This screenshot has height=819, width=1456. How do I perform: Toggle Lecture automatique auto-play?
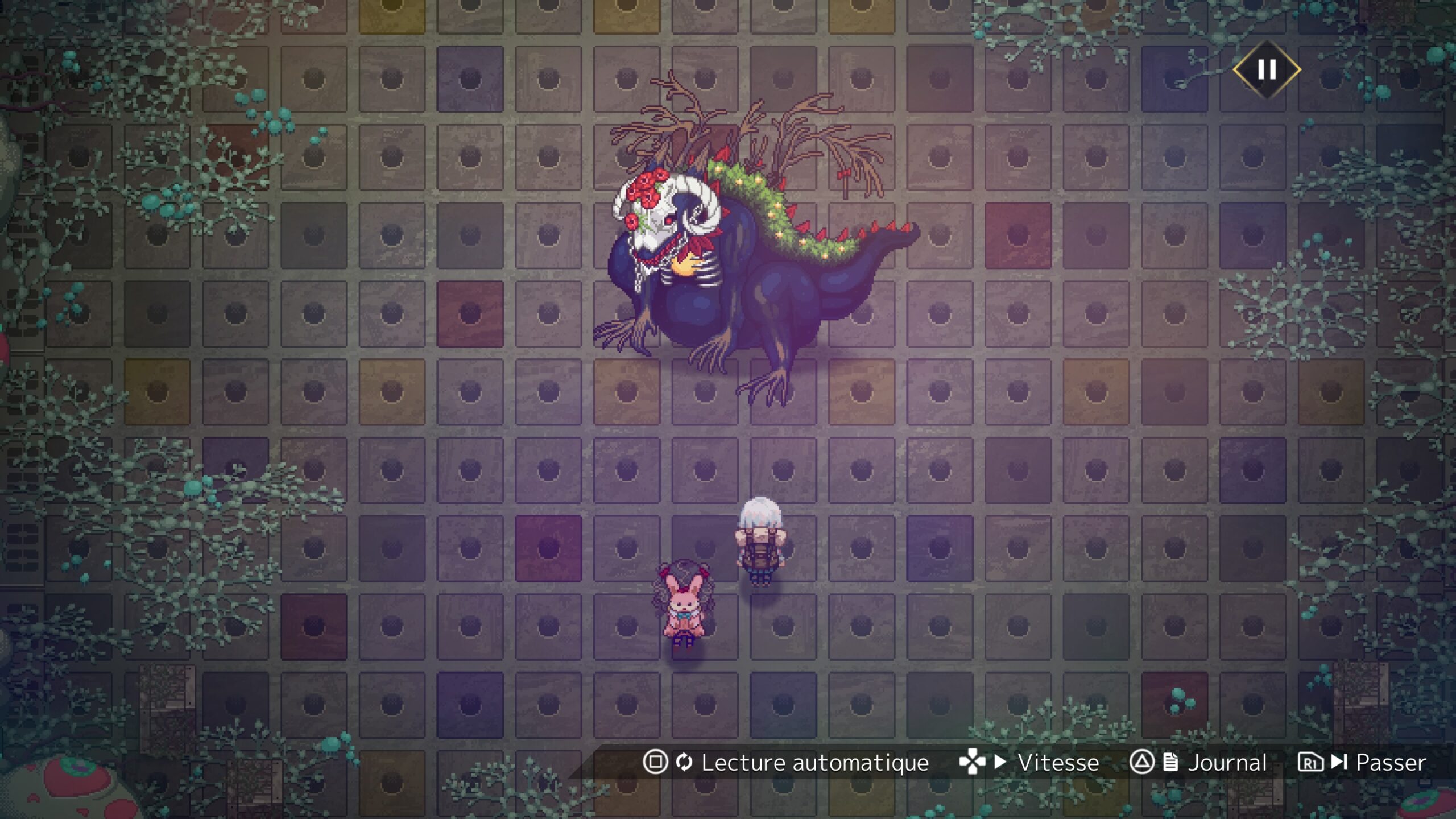(x=786, y=762)
